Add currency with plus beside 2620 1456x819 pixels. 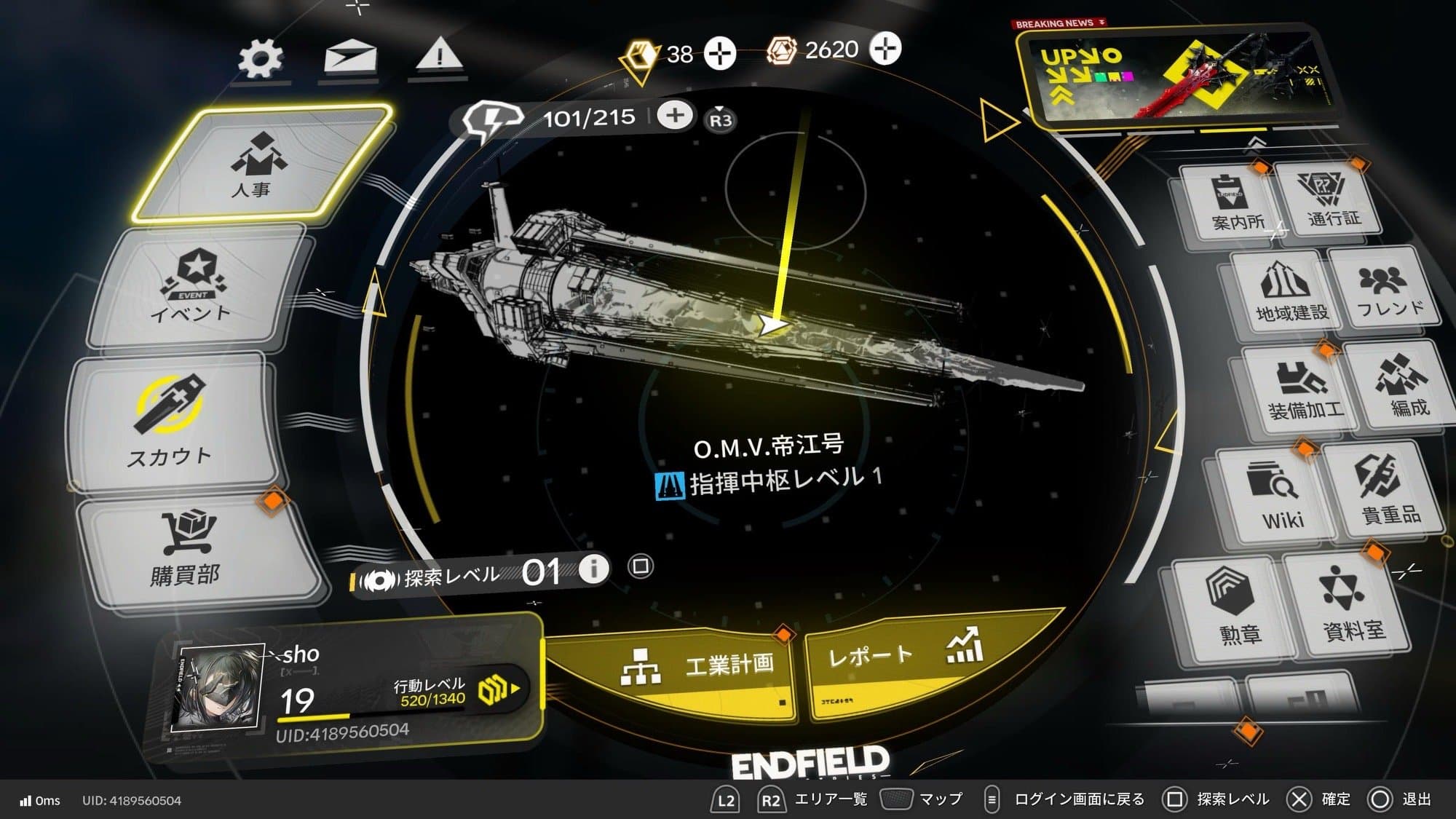click(885, 49)
